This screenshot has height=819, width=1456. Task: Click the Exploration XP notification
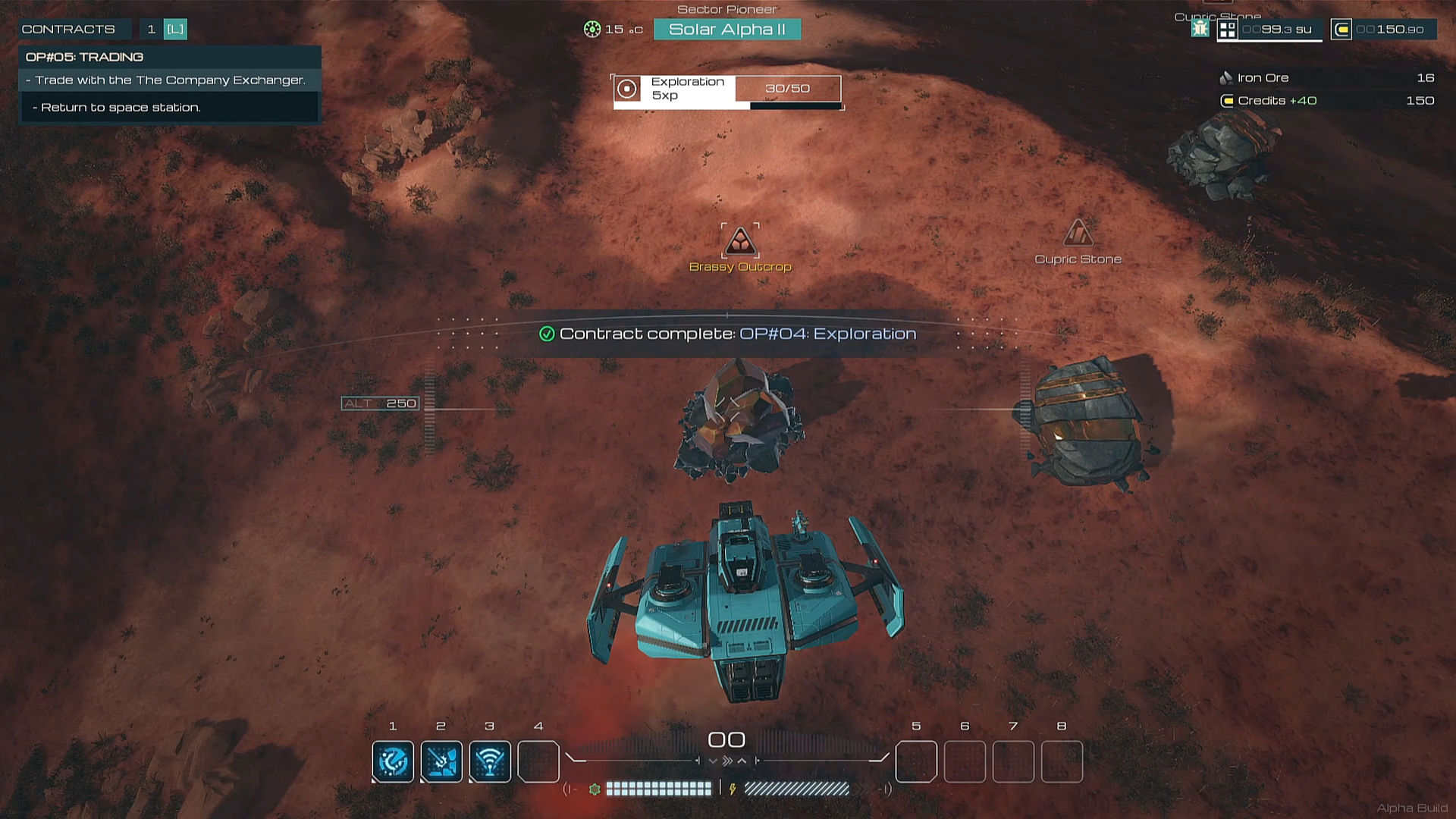click(x=726, y=89)
